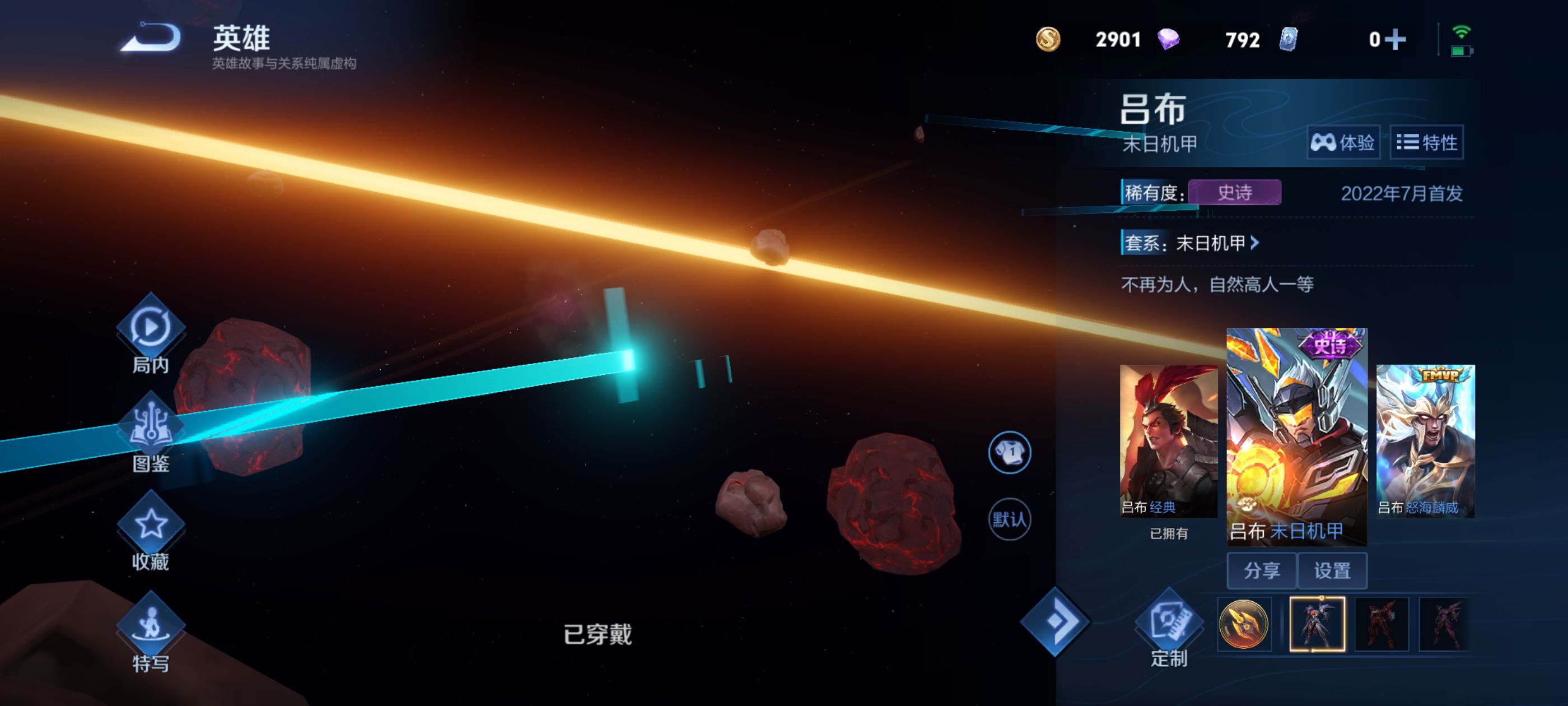
Task: Open the 体验 trial button
Action: 1342,142
